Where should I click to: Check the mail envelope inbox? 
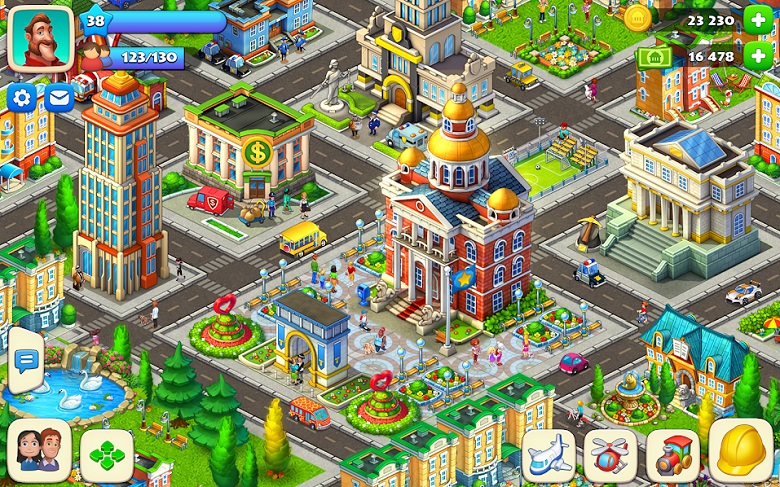(x=58, y=97)
